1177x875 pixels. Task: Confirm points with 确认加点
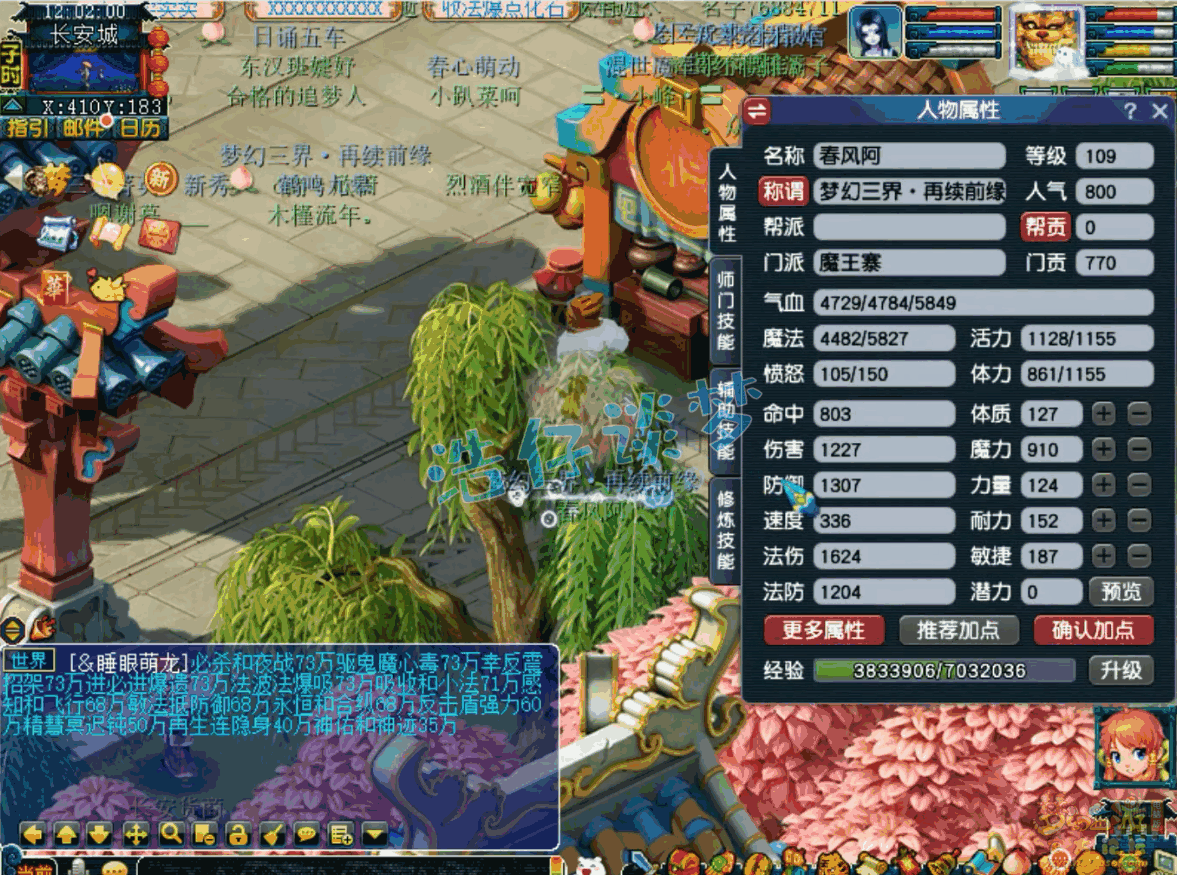[x=1093, y=630]
